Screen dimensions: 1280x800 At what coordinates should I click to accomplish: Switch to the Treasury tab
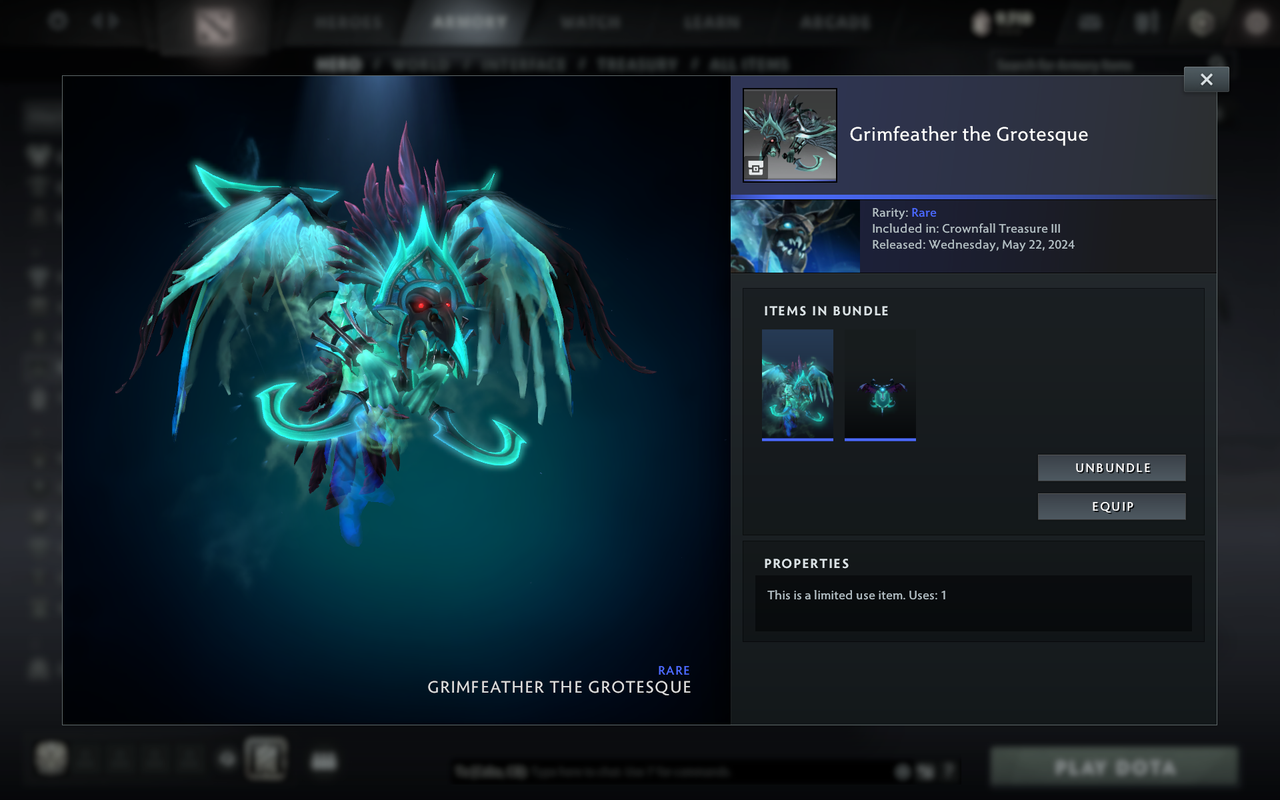(637, 63)
